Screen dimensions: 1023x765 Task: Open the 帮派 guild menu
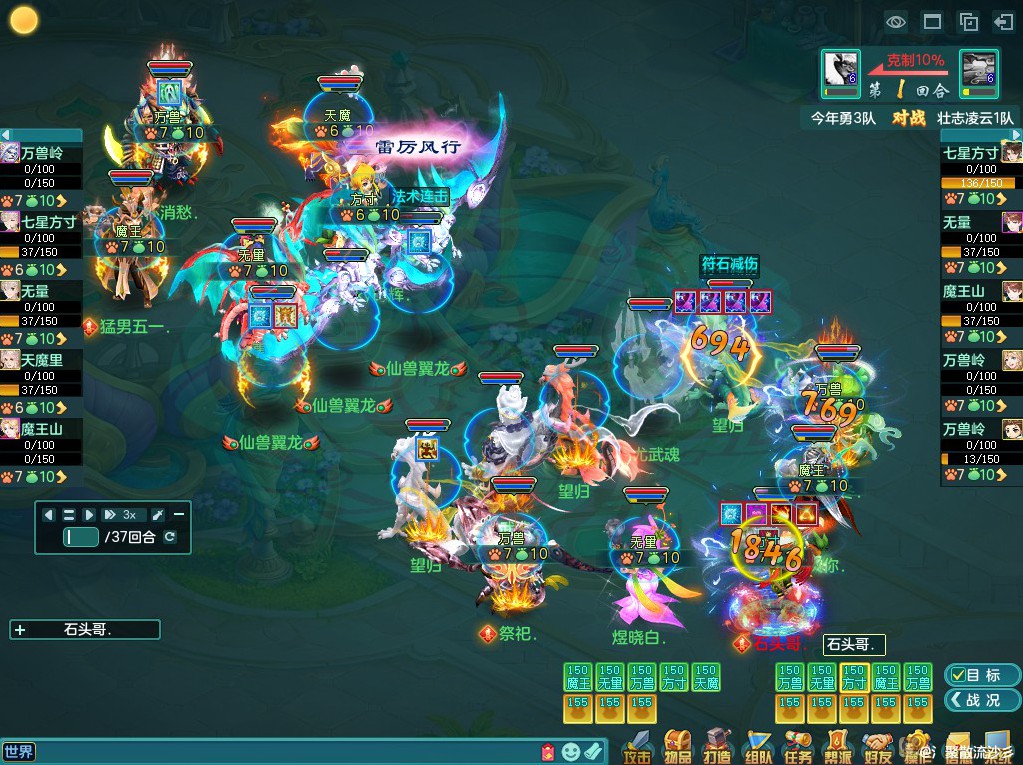pos(838,745)
